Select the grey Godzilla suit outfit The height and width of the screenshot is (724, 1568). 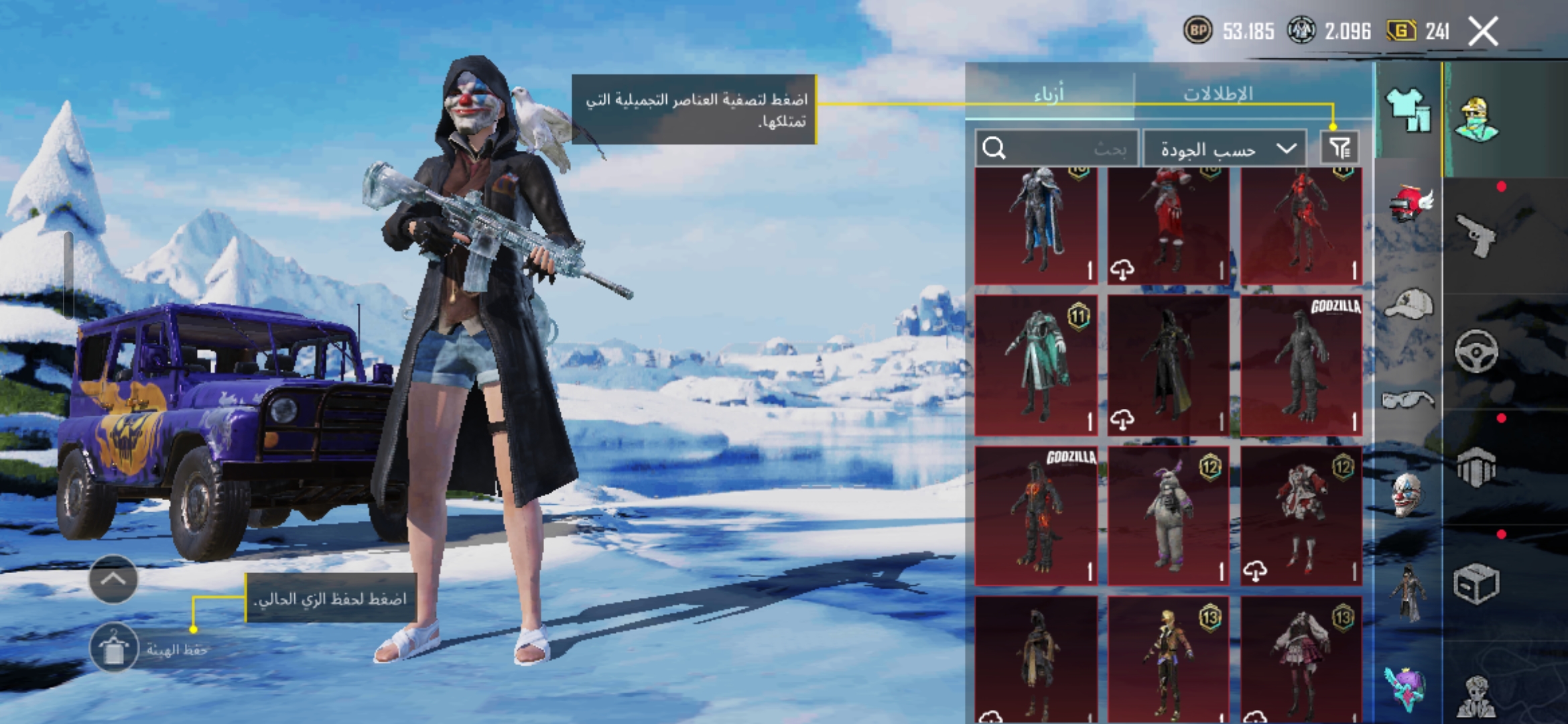1301,366
